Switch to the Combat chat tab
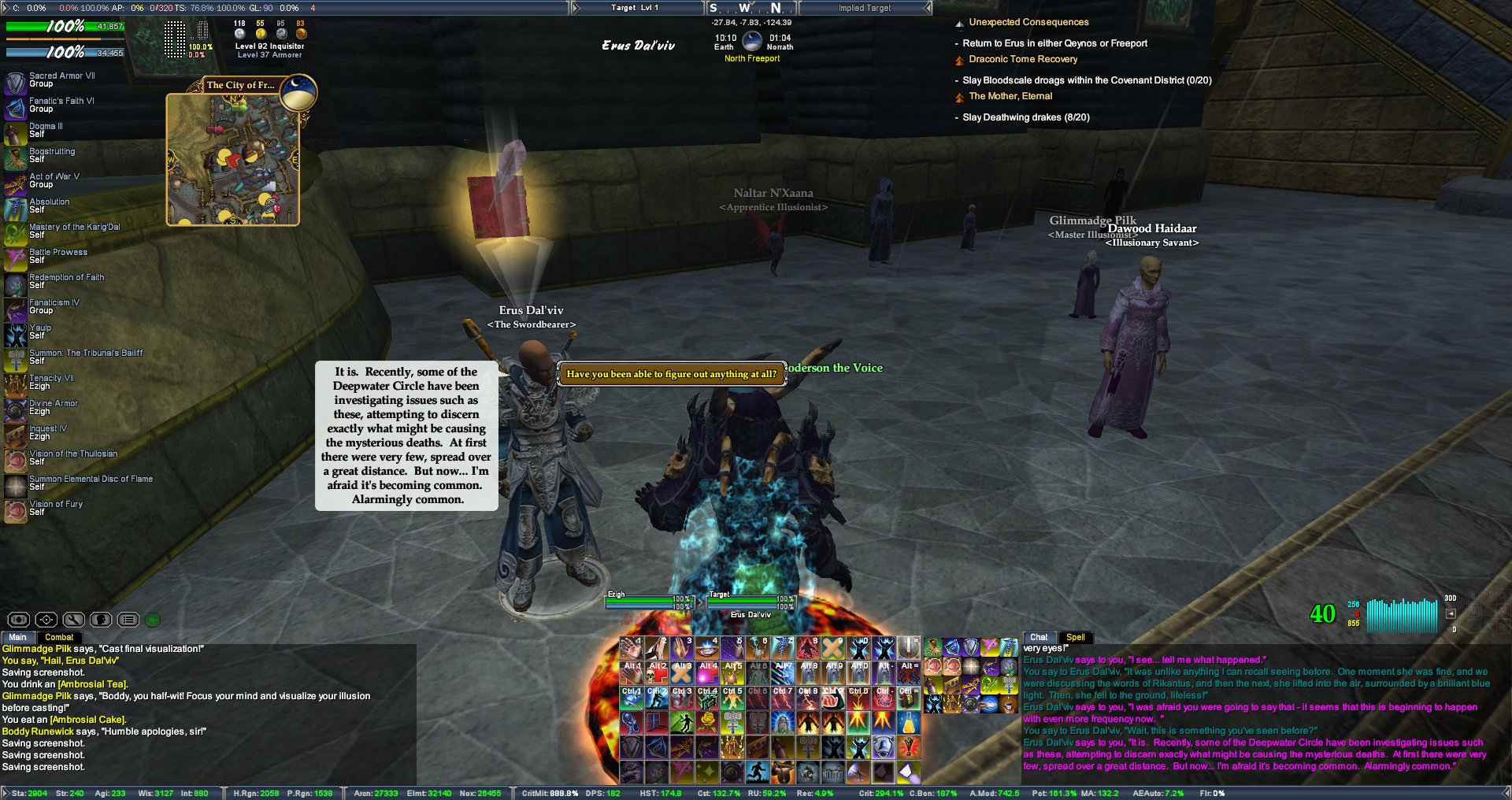1512x800 pixels. pyautogui.click(x=59, y=637)
